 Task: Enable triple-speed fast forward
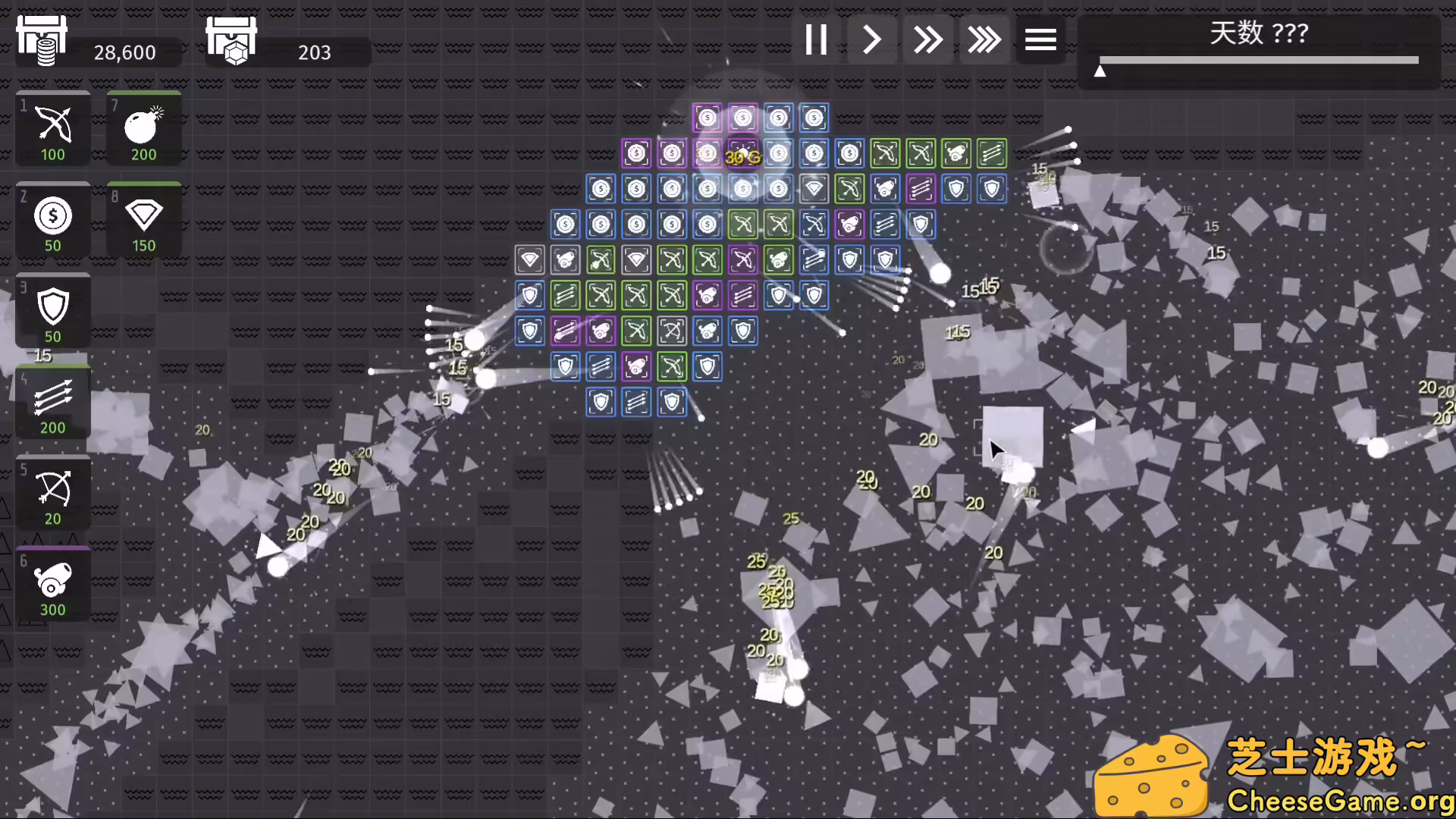984,39
